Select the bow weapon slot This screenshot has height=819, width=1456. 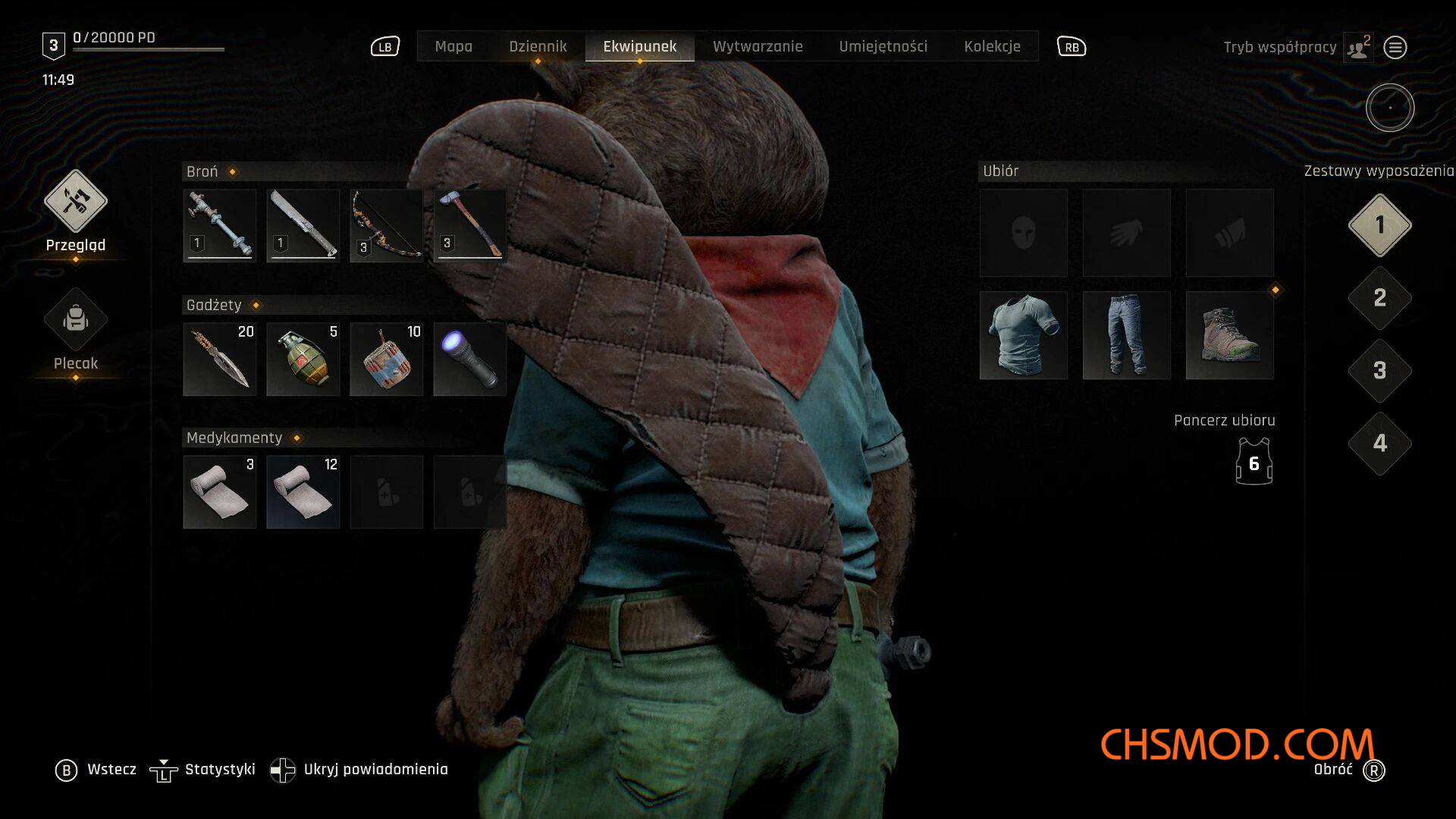click(x=386, y=225)
